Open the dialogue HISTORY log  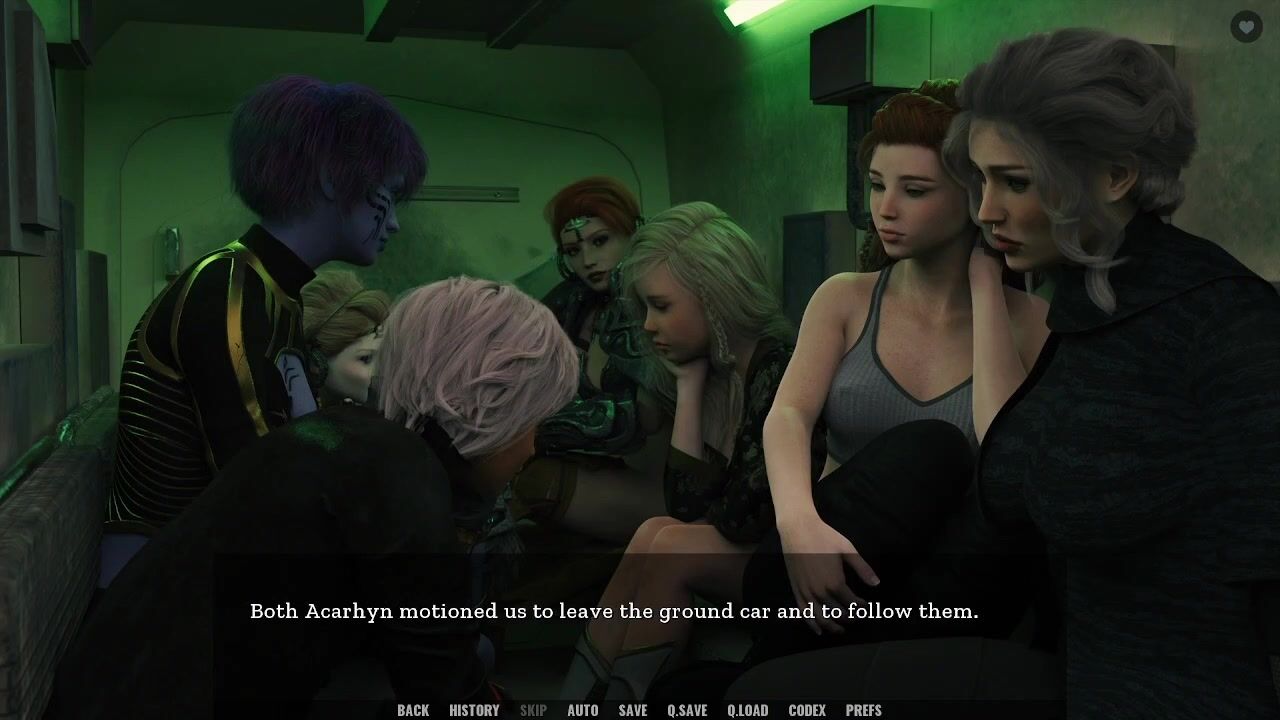click(x=474, y=710)
